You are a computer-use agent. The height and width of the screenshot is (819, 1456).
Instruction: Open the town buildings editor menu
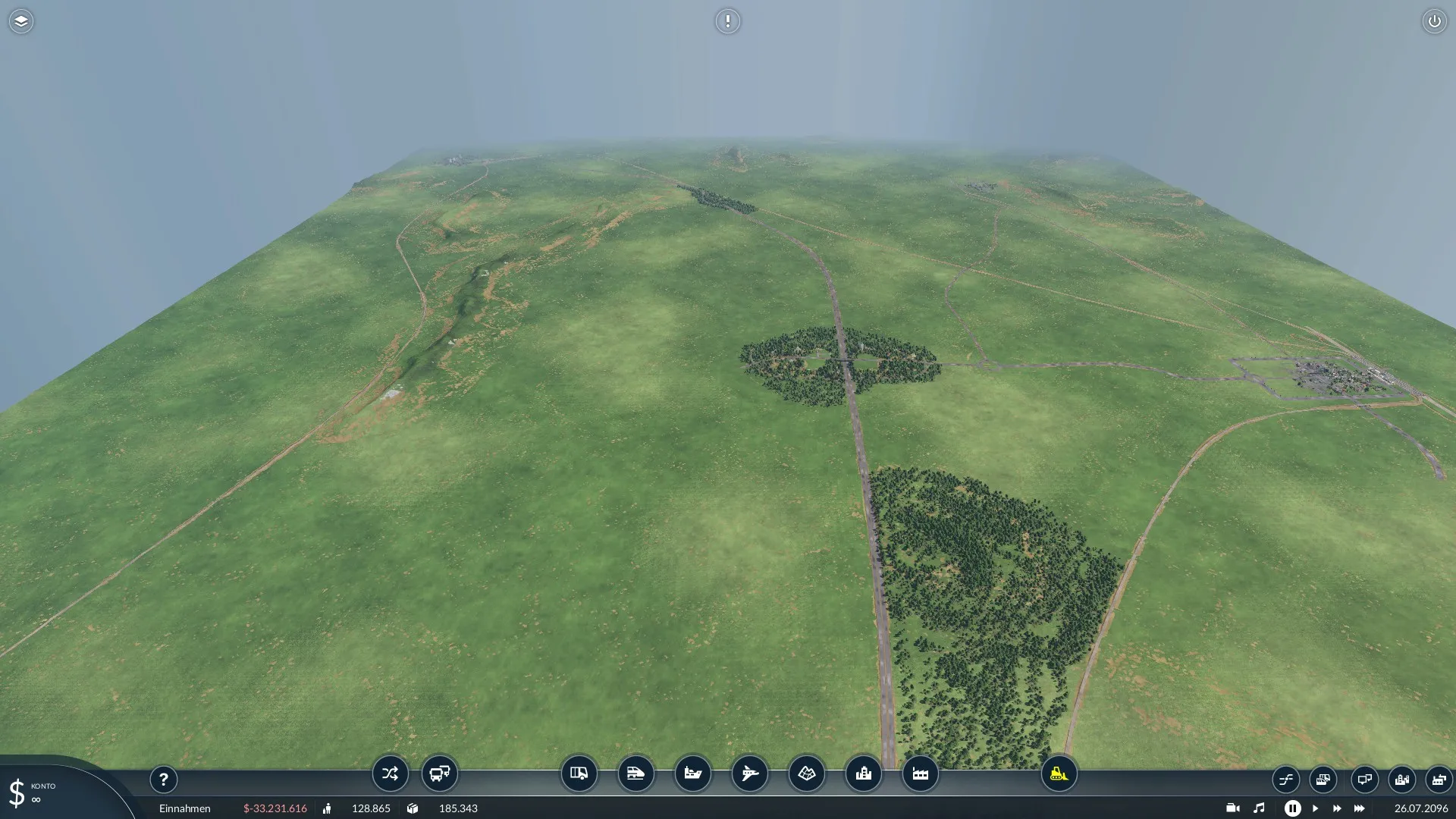863,773
